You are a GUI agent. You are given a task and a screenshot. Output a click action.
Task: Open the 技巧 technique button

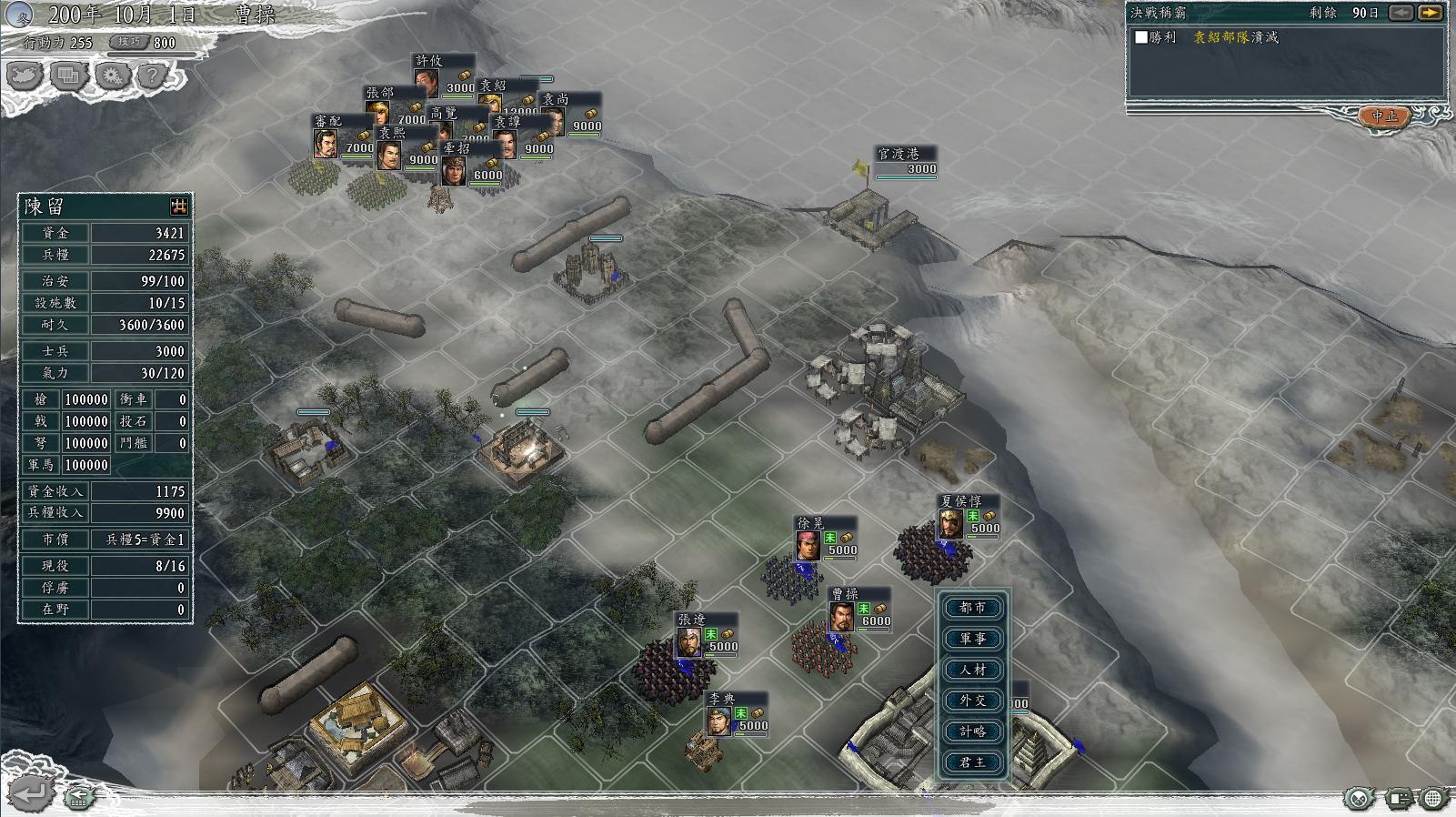click(x=128, y=42)
